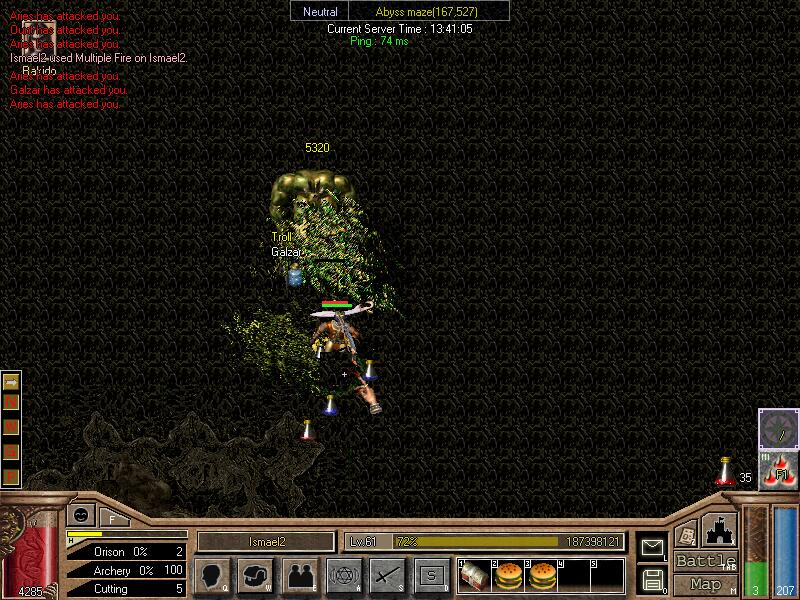This screenshot has height=600, width=800.
Task: Open the inventory bag icon
Action: click(254, 575)
